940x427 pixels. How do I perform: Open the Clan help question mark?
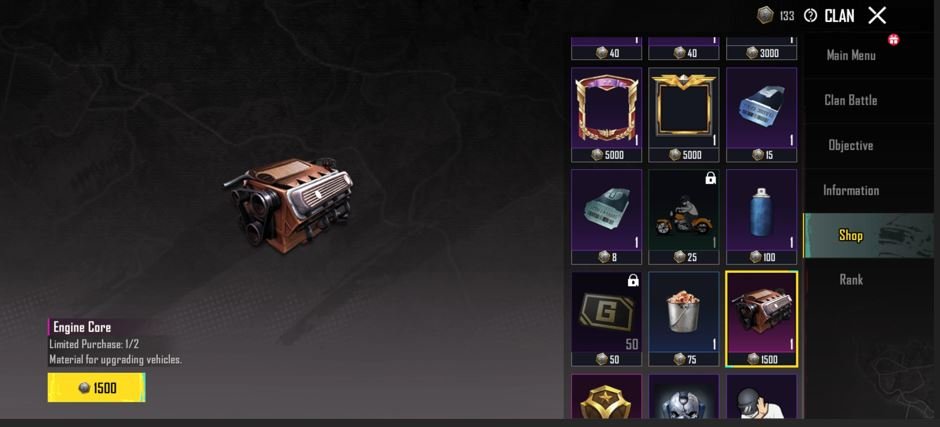click(x=810, y=16)
